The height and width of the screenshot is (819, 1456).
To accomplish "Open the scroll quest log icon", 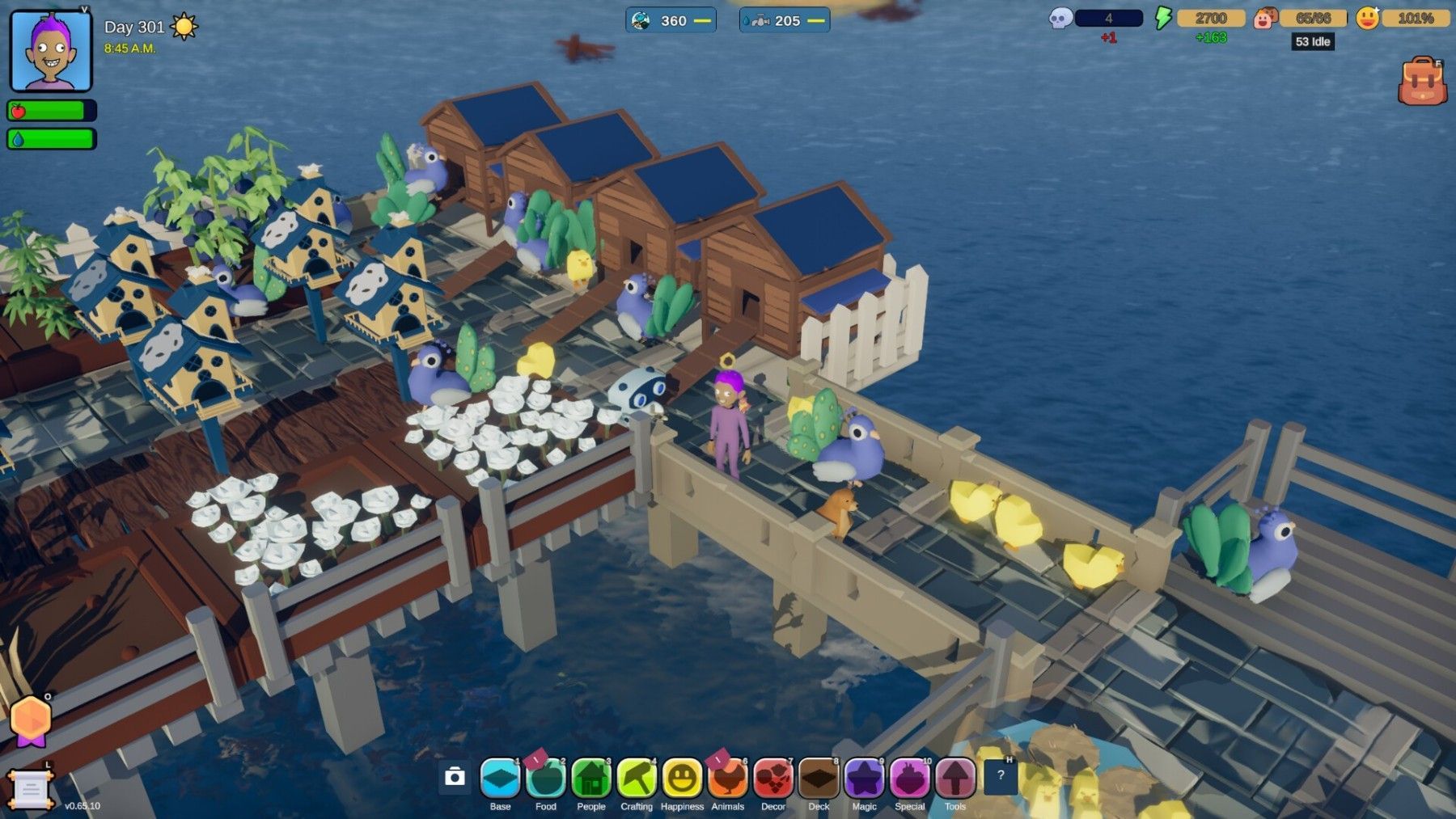I will [x=31, y=788].
